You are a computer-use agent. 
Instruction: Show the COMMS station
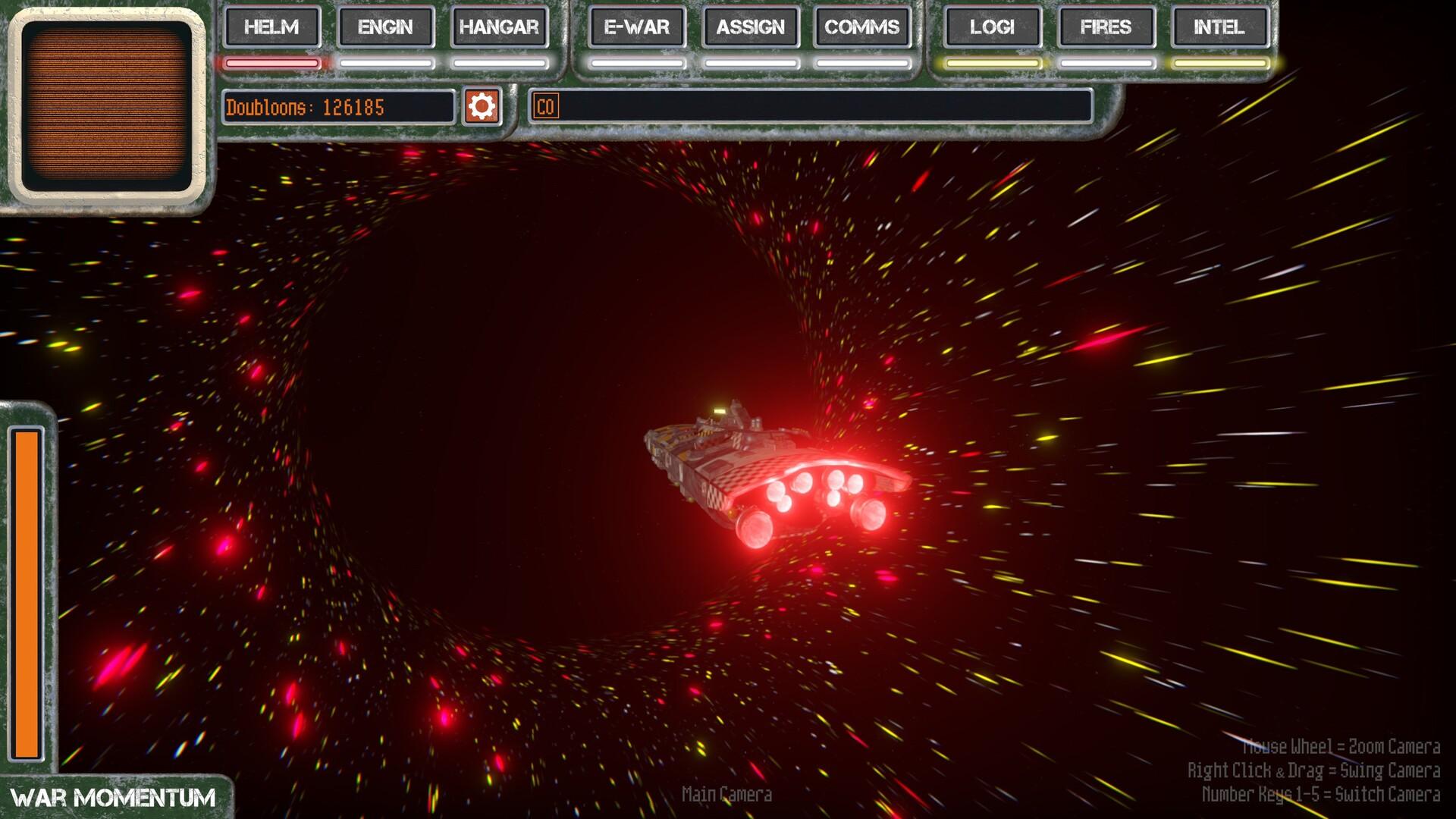(861, 27)
